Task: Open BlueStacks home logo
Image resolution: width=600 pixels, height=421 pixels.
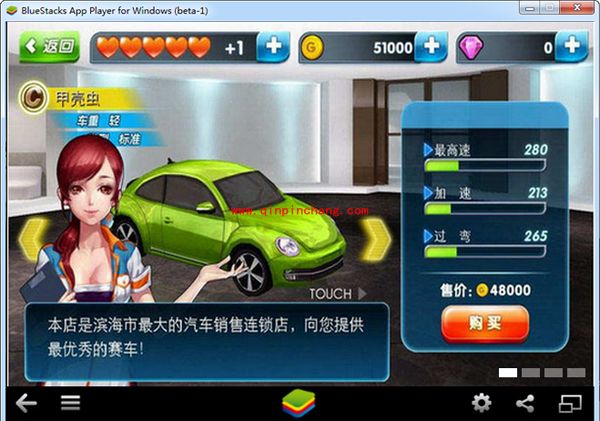Action: [x=296, y=403]
